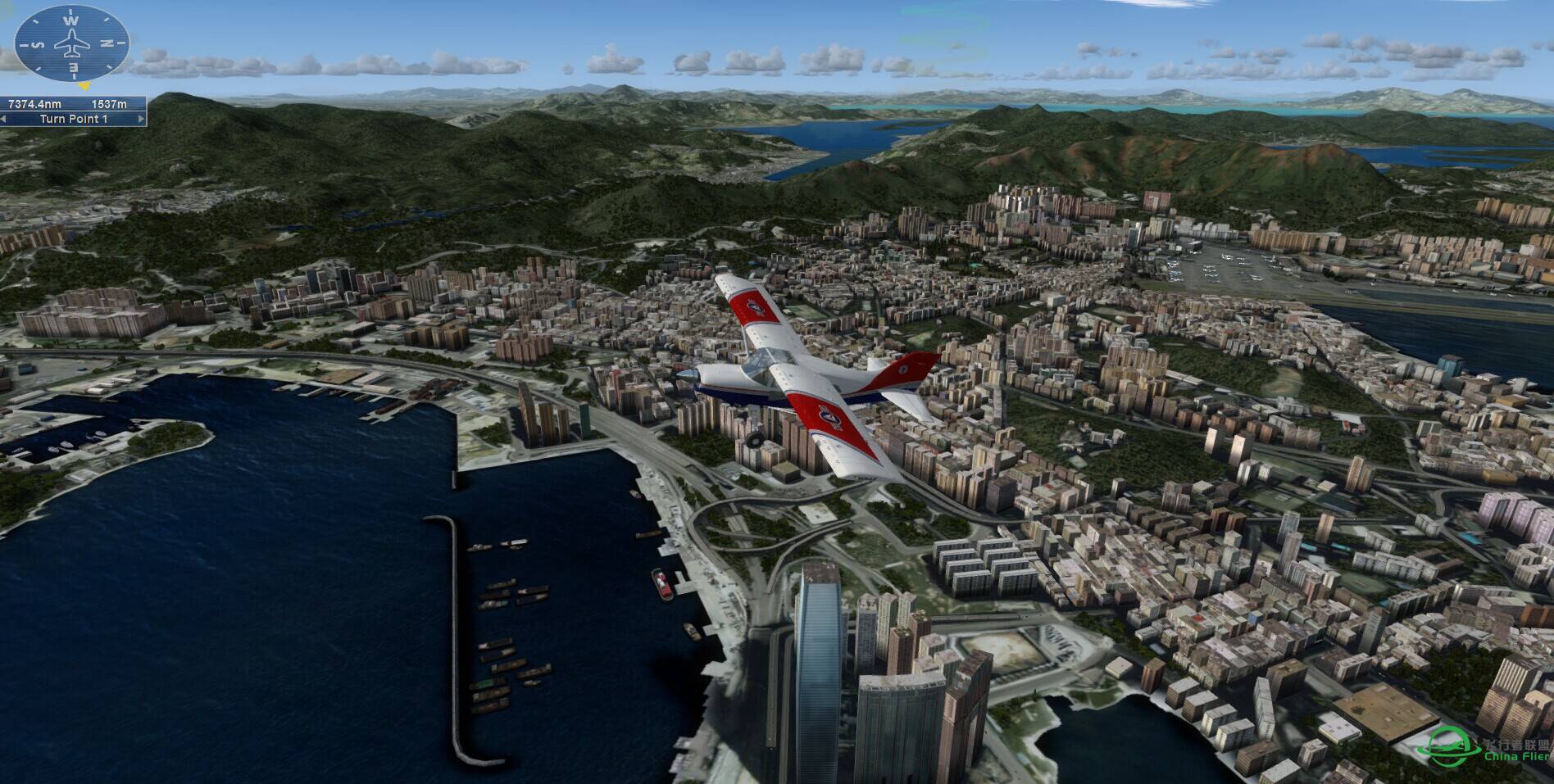The width and height of the screenshot is (1554, 784).
Task: Toggle the compass display above the waypoint bar
Action: [x=71, y=43]
